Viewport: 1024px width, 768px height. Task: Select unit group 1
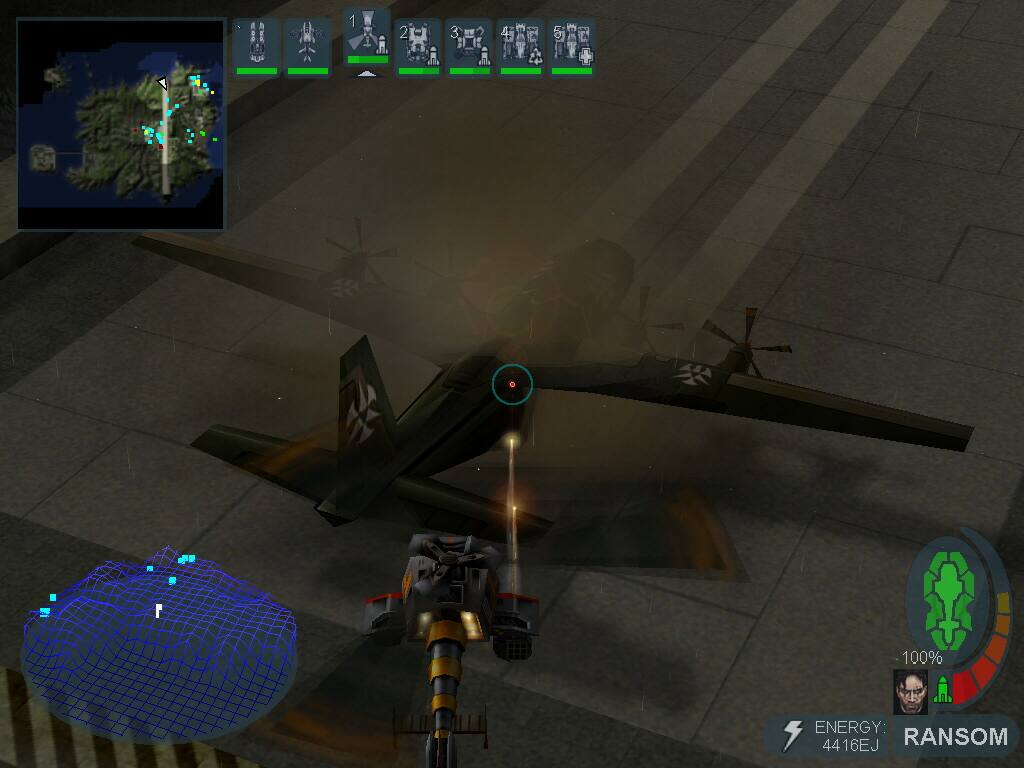pyautogui.click(x=367, y=38)
